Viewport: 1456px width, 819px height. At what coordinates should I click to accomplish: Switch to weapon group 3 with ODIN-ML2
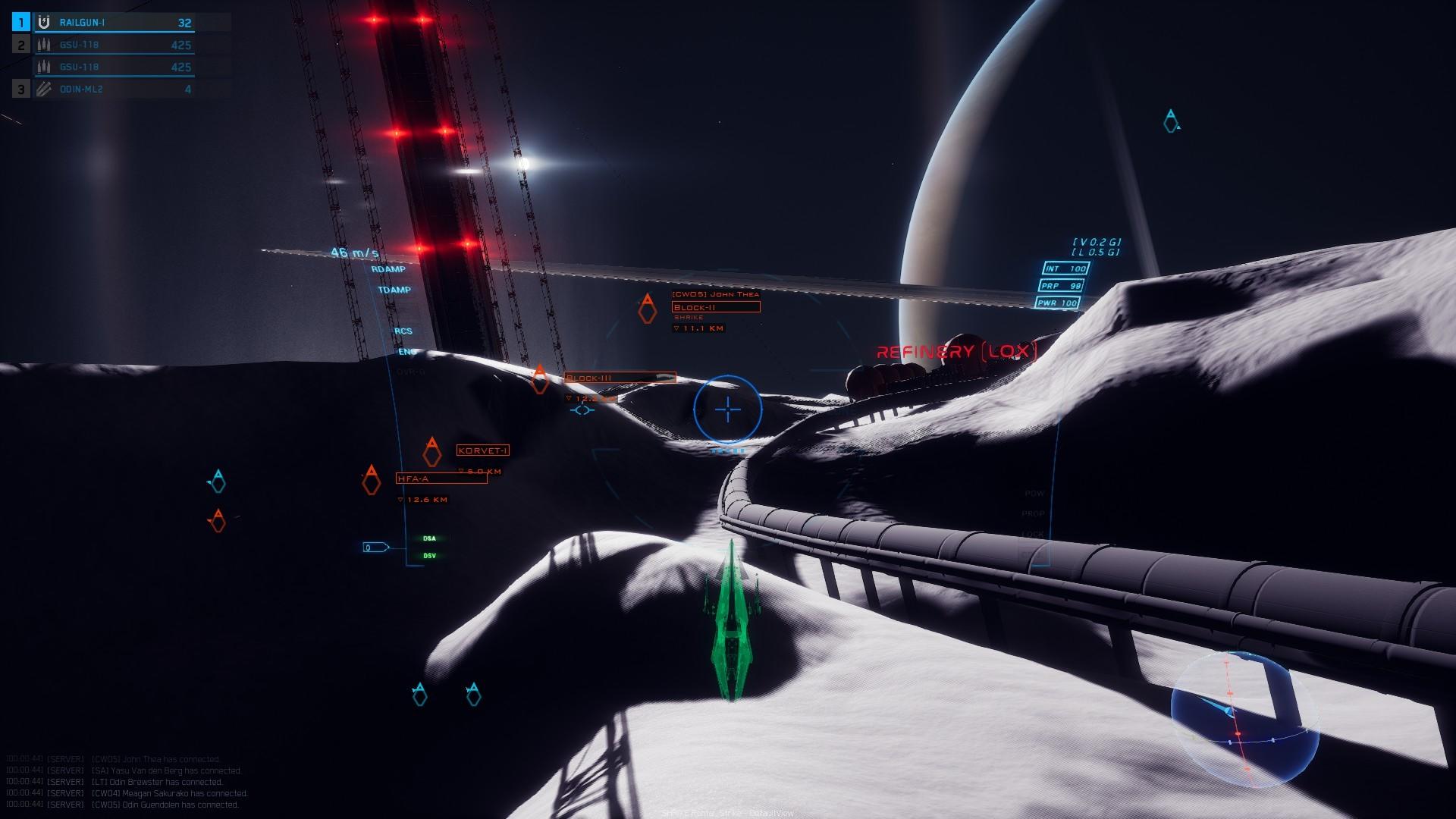[20, 89]
